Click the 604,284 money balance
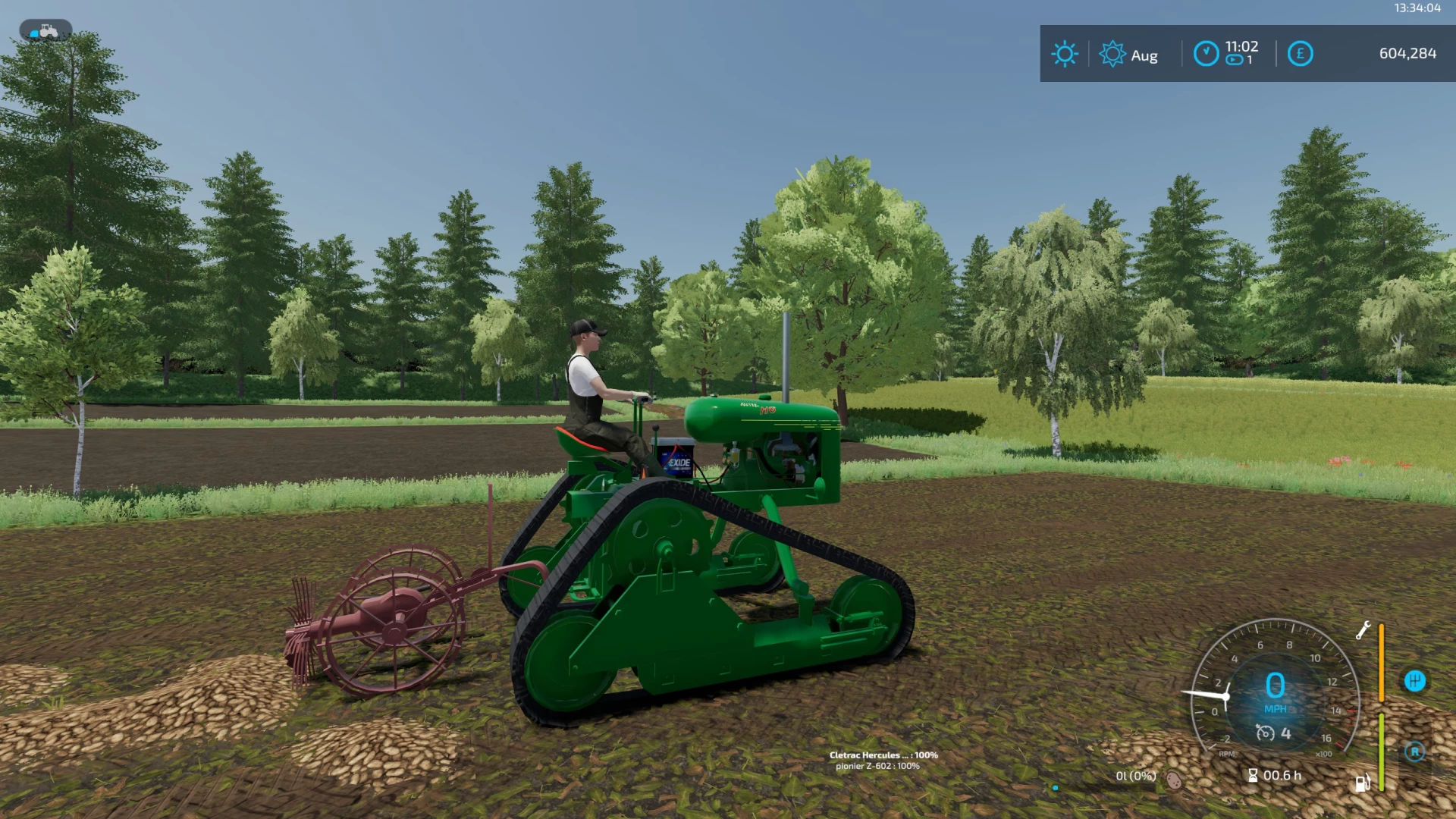Viewport: 1456px width, 819px height. pos(1407,53)
